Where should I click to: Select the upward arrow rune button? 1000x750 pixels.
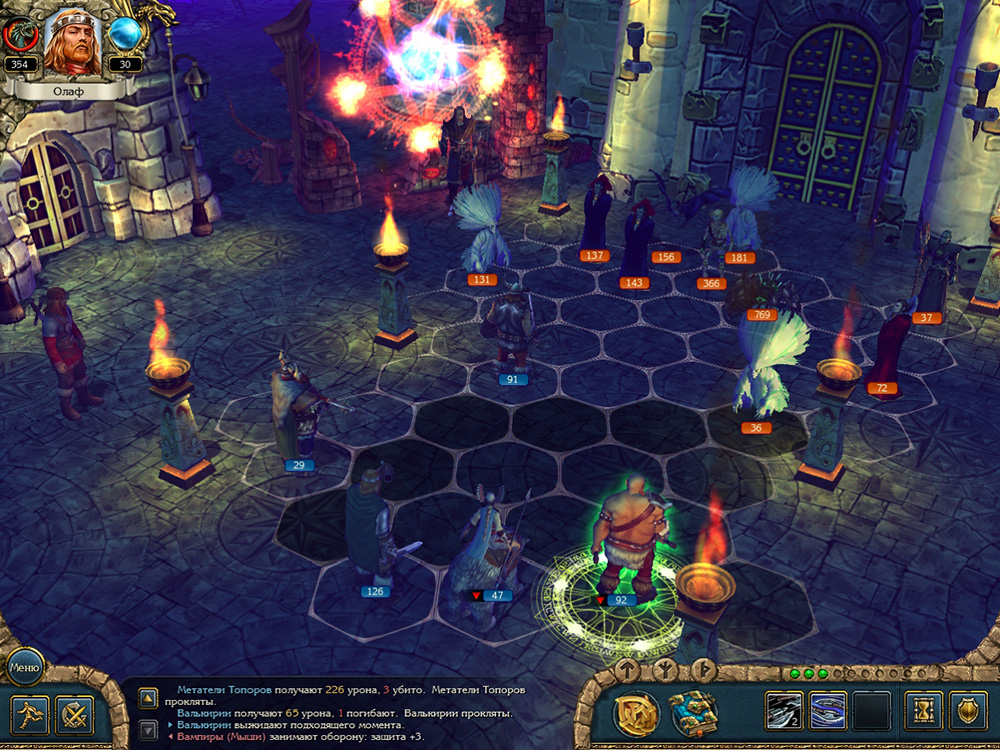628,668
